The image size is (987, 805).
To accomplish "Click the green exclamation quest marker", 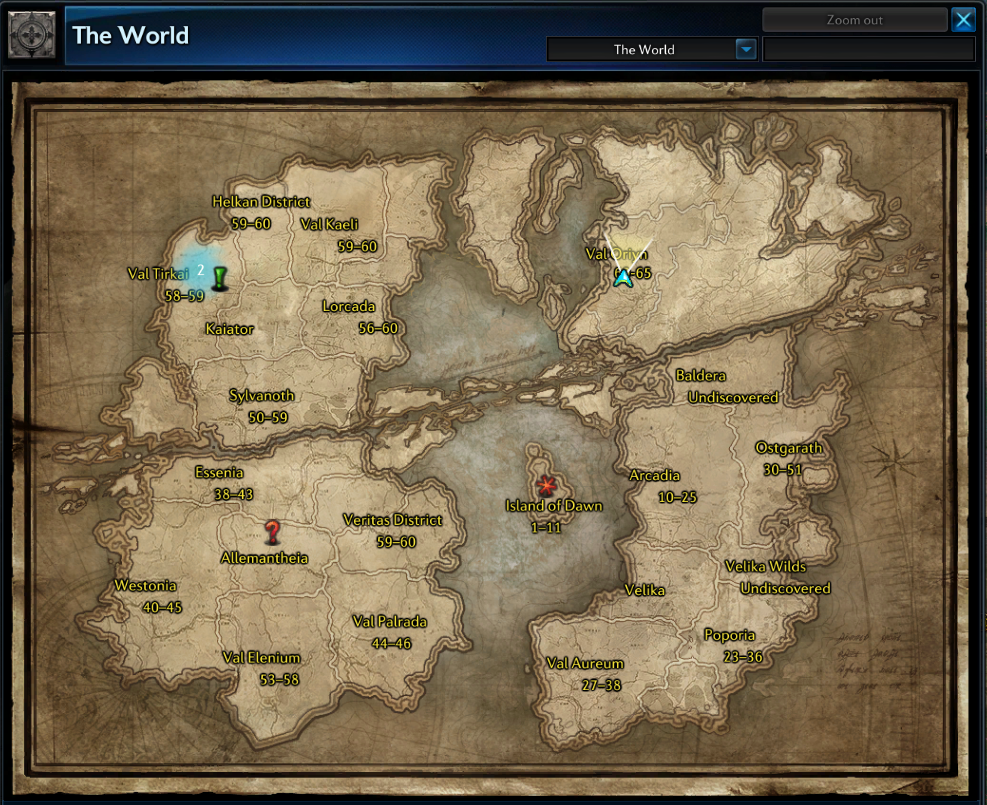I will click(x=219, y=278).
